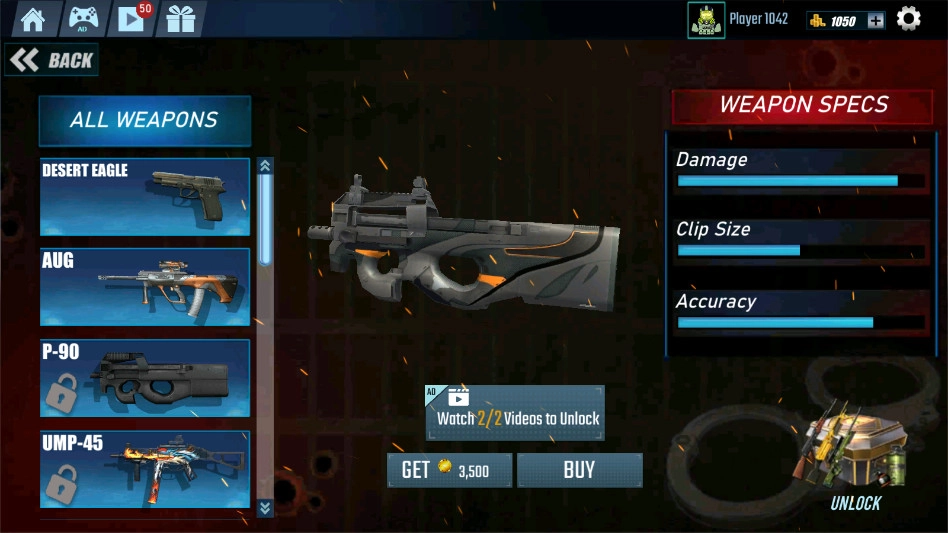948x533 pixels.
Task: Open the gamepad AD icon
Action: coord(83,19)
